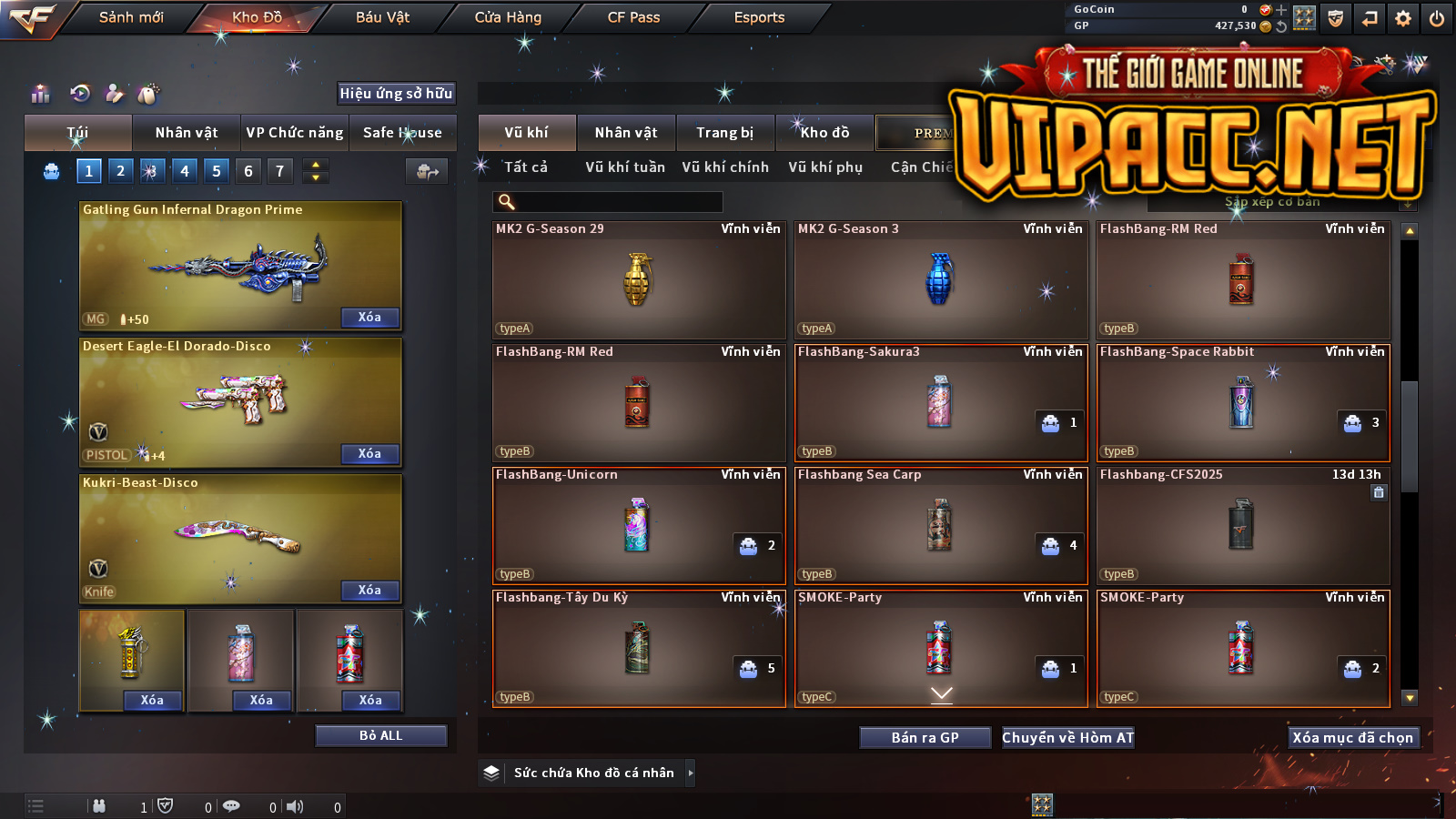Choose the Flashbang Sea Carp item

[941, 525]
